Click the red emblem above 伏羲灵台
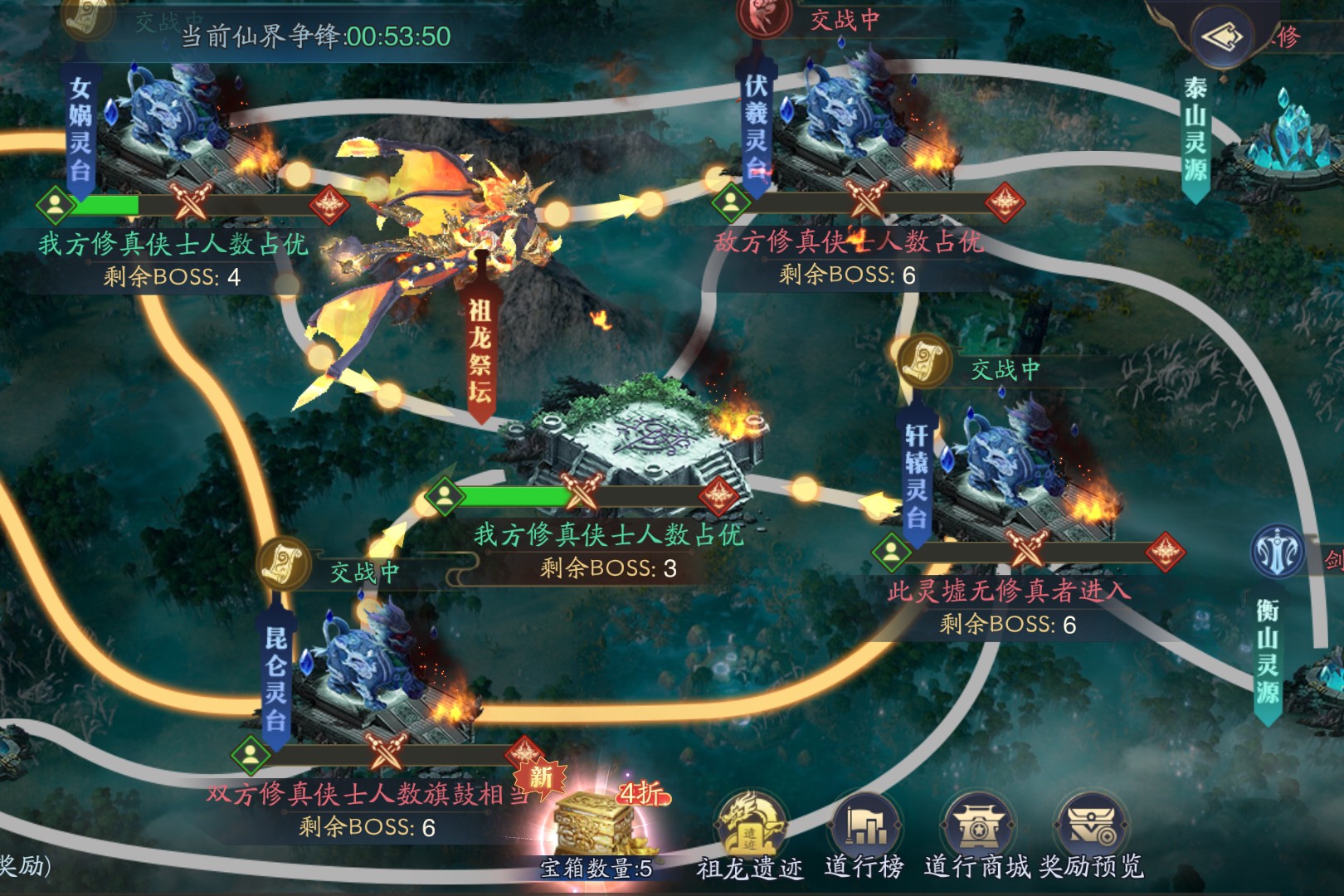This screenshot has width=1344, height=896. tap(764, 17)
